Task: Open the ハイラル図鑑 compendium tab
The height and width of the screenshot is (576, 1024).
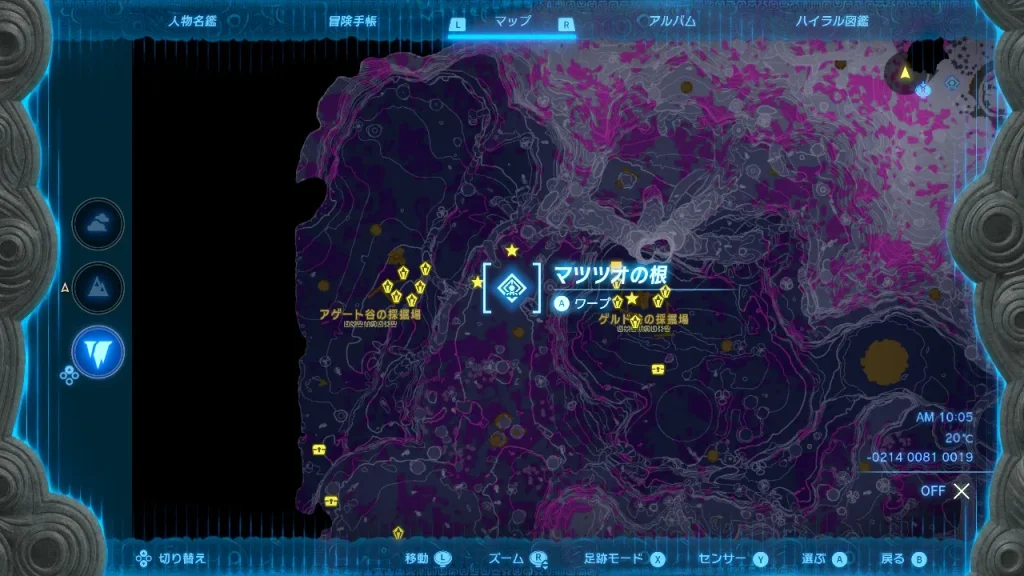Action: tap(832, 20)
